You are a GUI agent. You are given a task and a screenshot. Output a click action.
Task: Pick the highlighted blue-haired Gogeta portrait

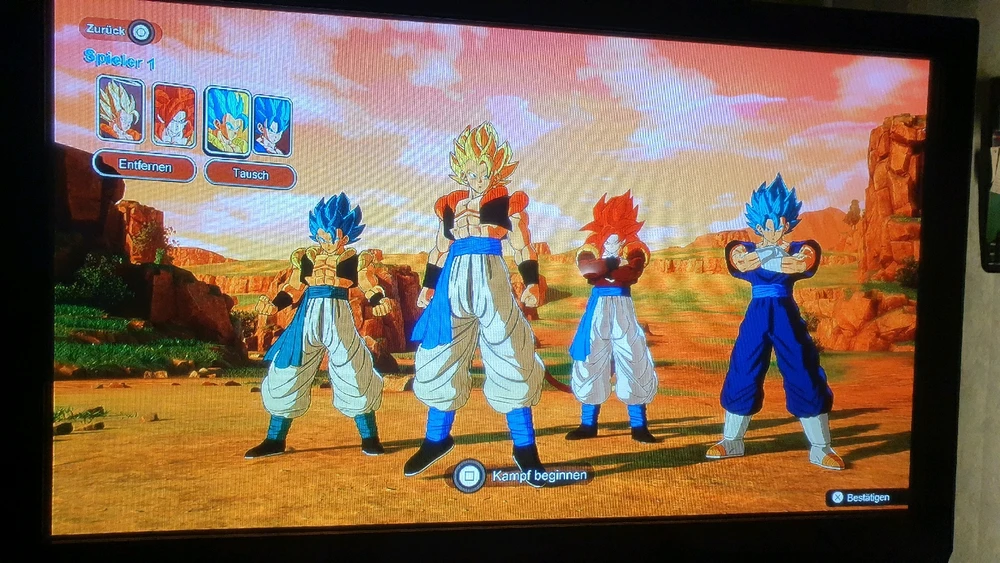point(227,120)
